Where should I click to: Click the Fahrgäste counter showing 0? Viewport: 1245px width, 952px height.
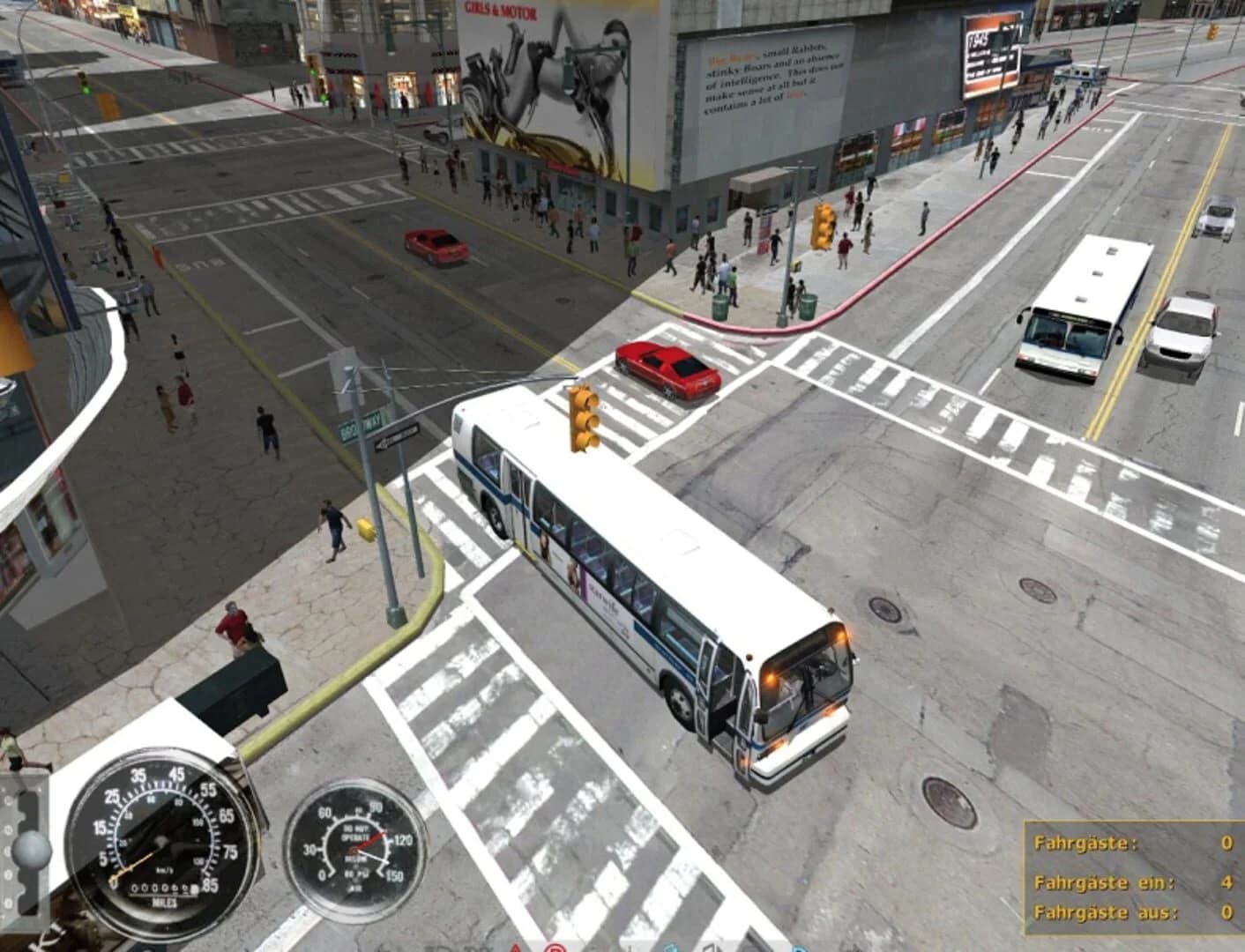[1137, 844]
